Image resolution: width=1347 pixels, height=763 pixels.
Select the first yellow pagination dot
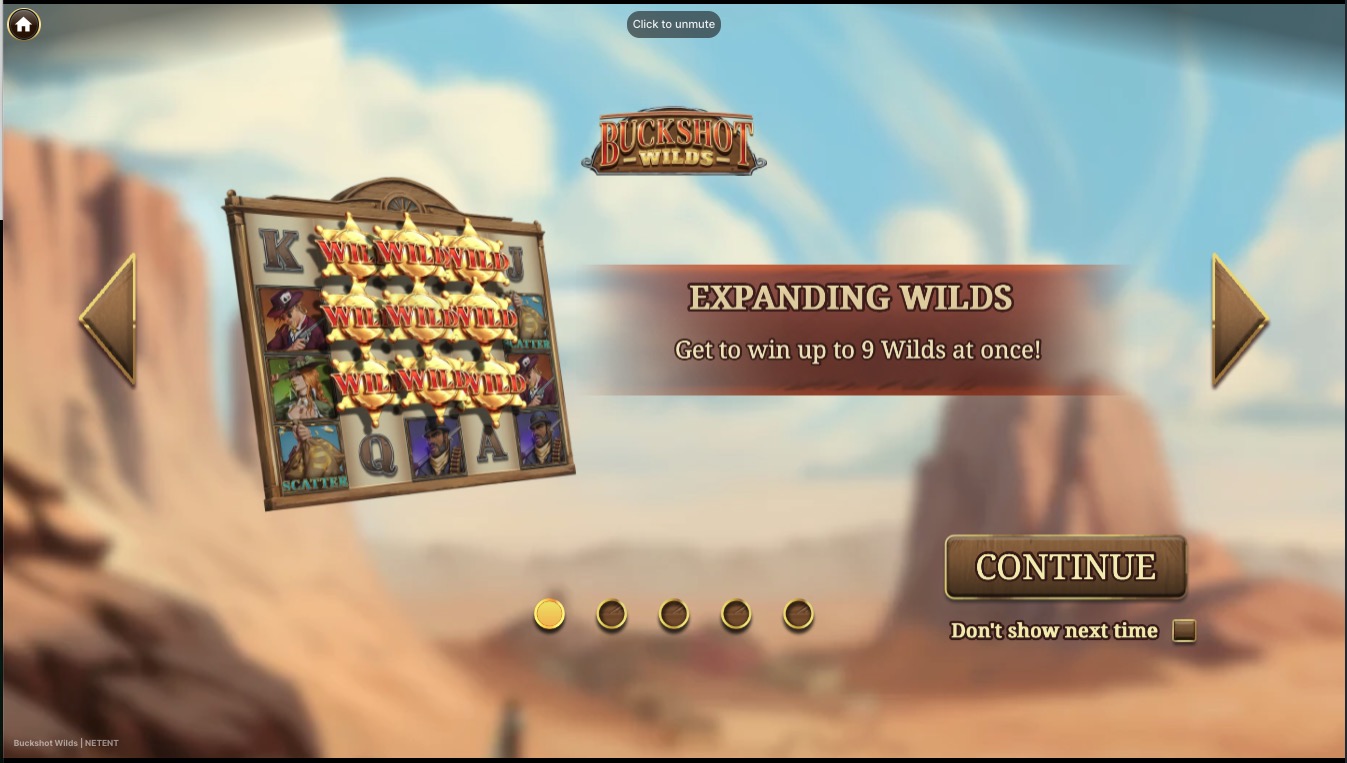(548, 614)
